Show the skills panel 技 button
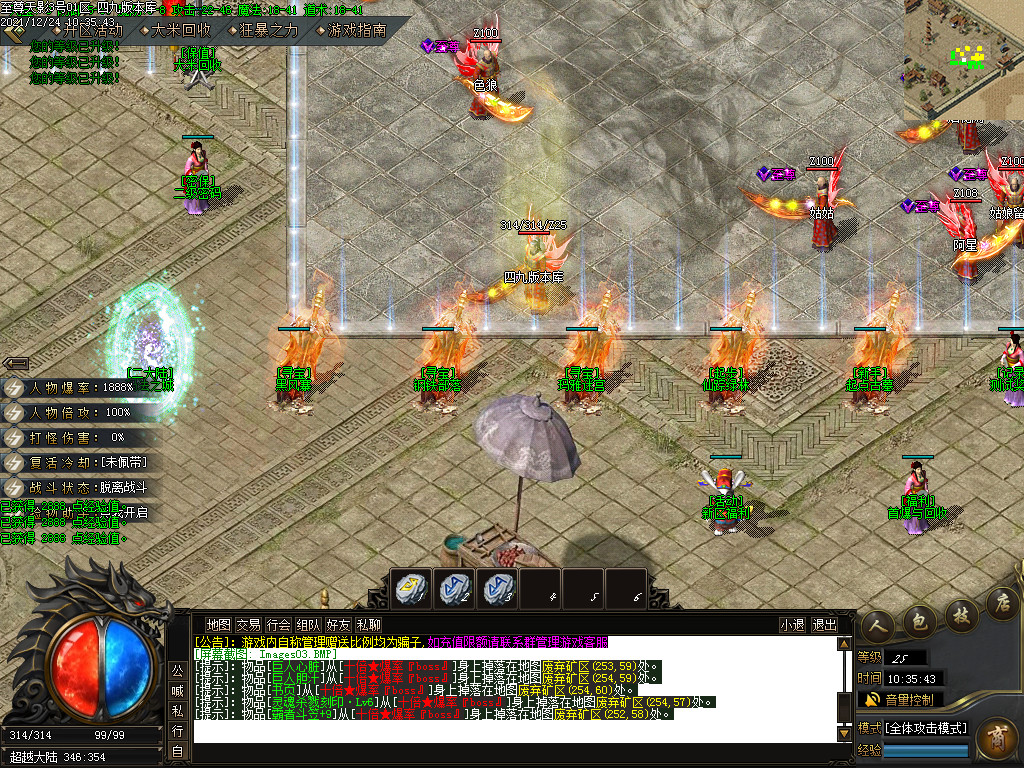1024x768 pixels. tap(960, 612)
